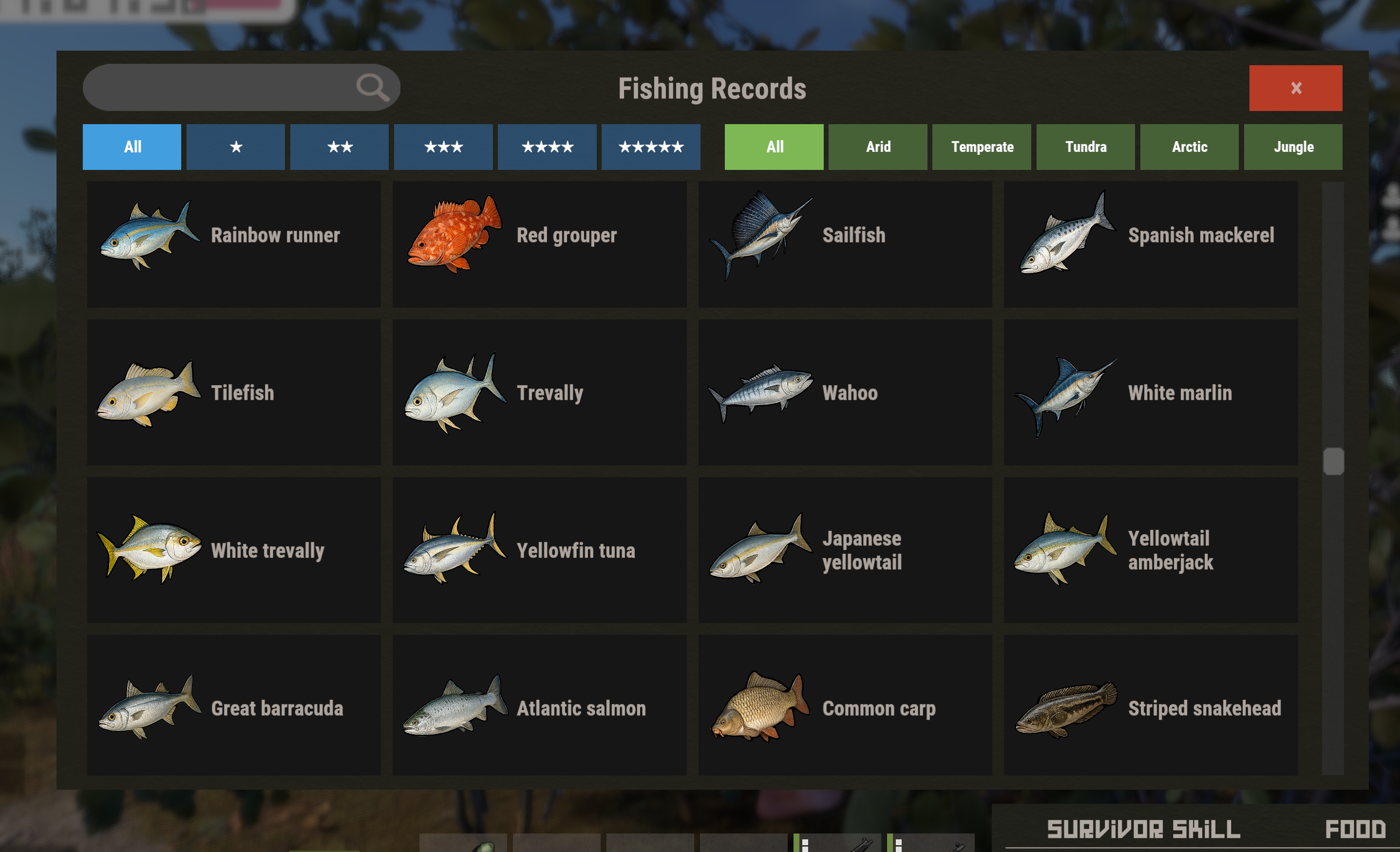
Task: Toggle the one-star rarity filter
Action: [236, 147]
